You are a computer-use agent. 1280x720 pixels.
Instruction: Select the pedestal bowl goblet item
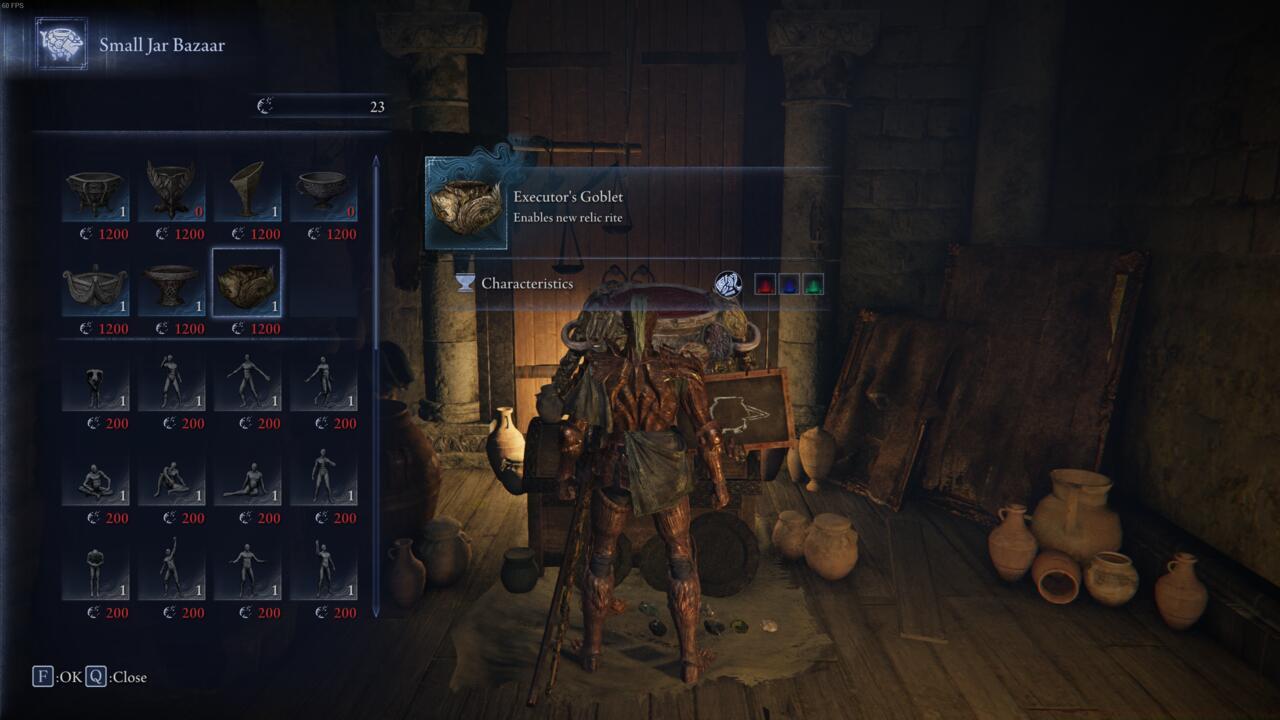[x=171, y=284]
